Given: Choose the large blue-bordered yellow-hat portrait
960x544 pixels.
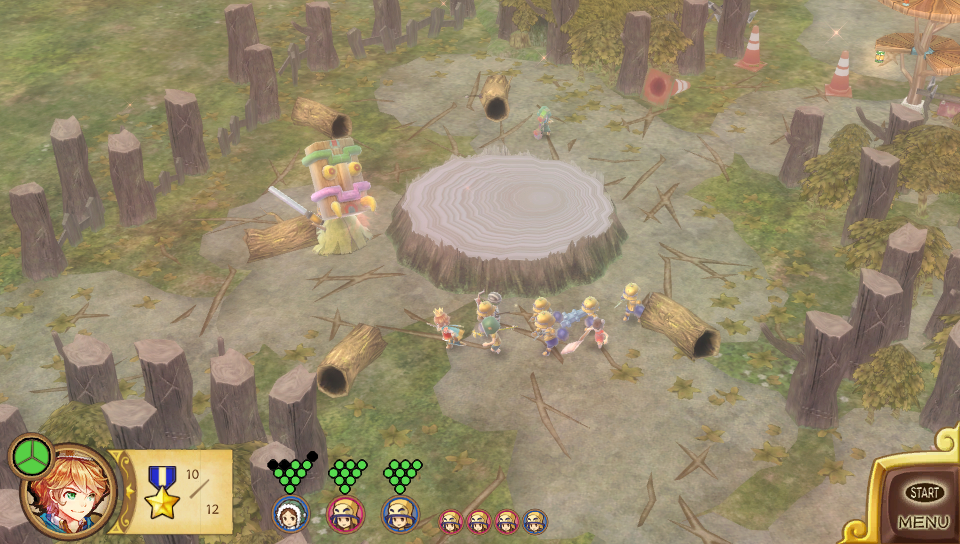Looking at the screenshot, I should (x=400, y=514).
